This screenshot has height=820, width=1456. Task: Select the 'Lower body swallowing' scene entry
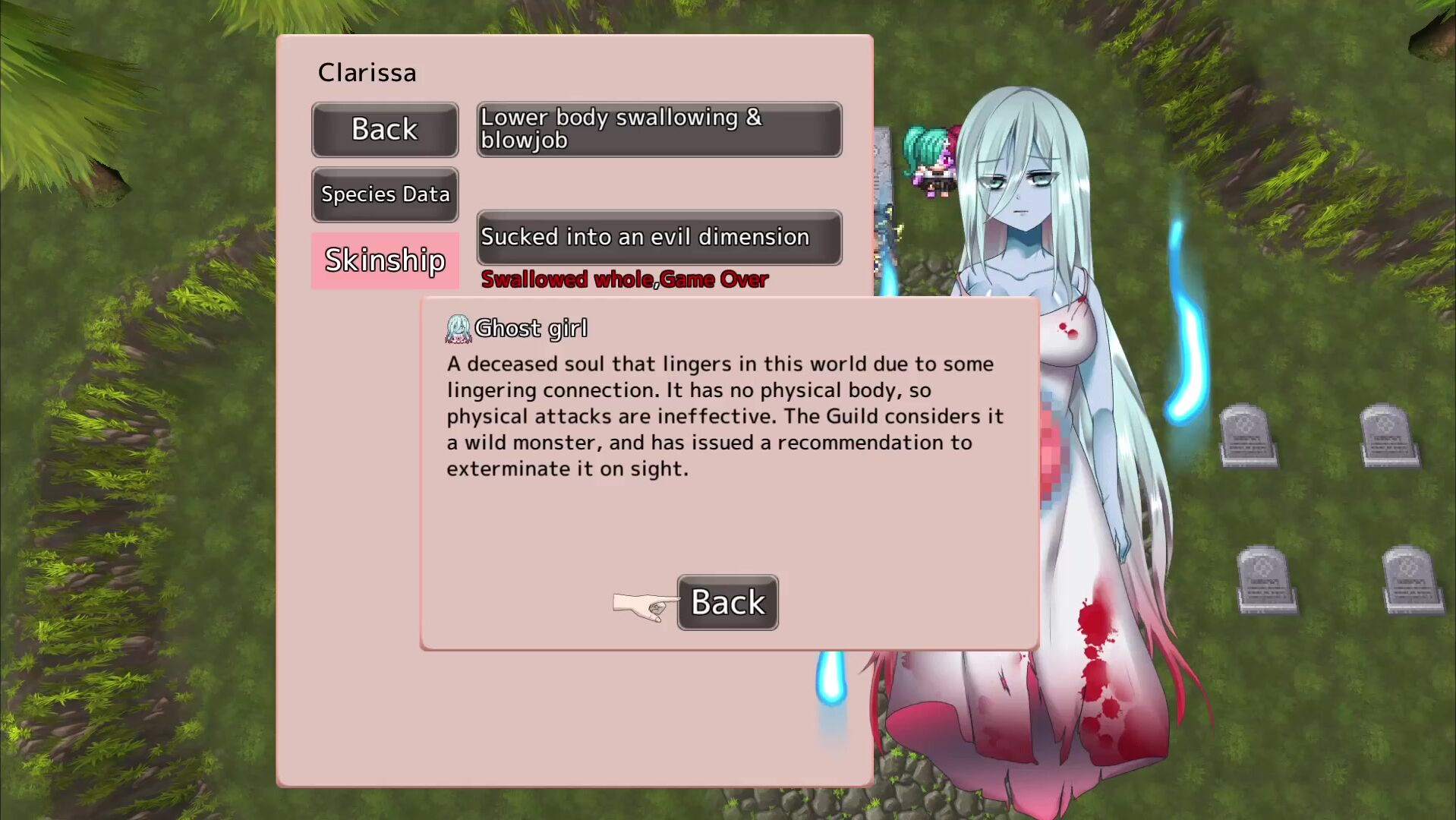point(659,130)
